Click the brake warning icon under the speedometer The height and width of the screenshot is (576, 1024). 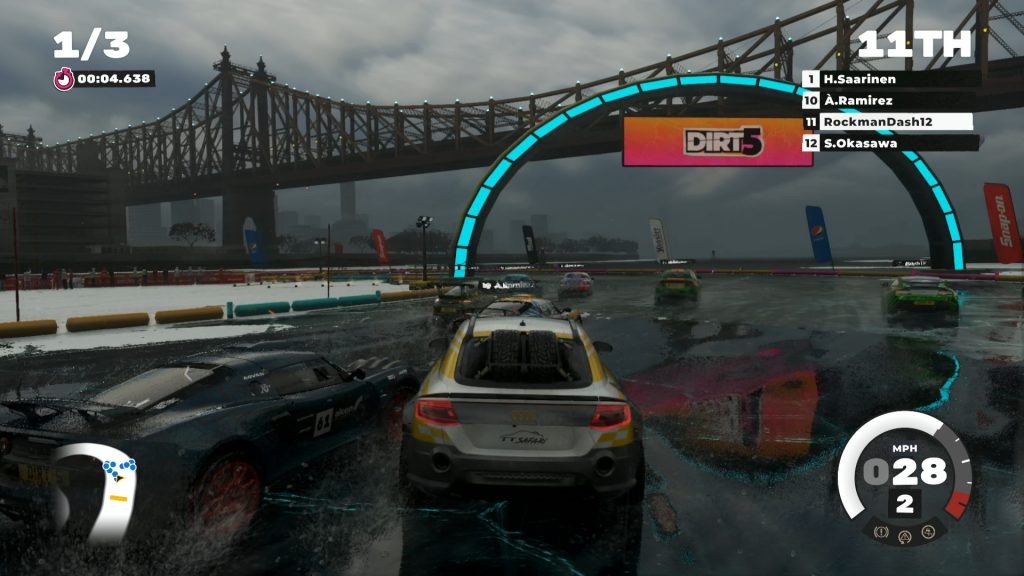click(882, 531)
